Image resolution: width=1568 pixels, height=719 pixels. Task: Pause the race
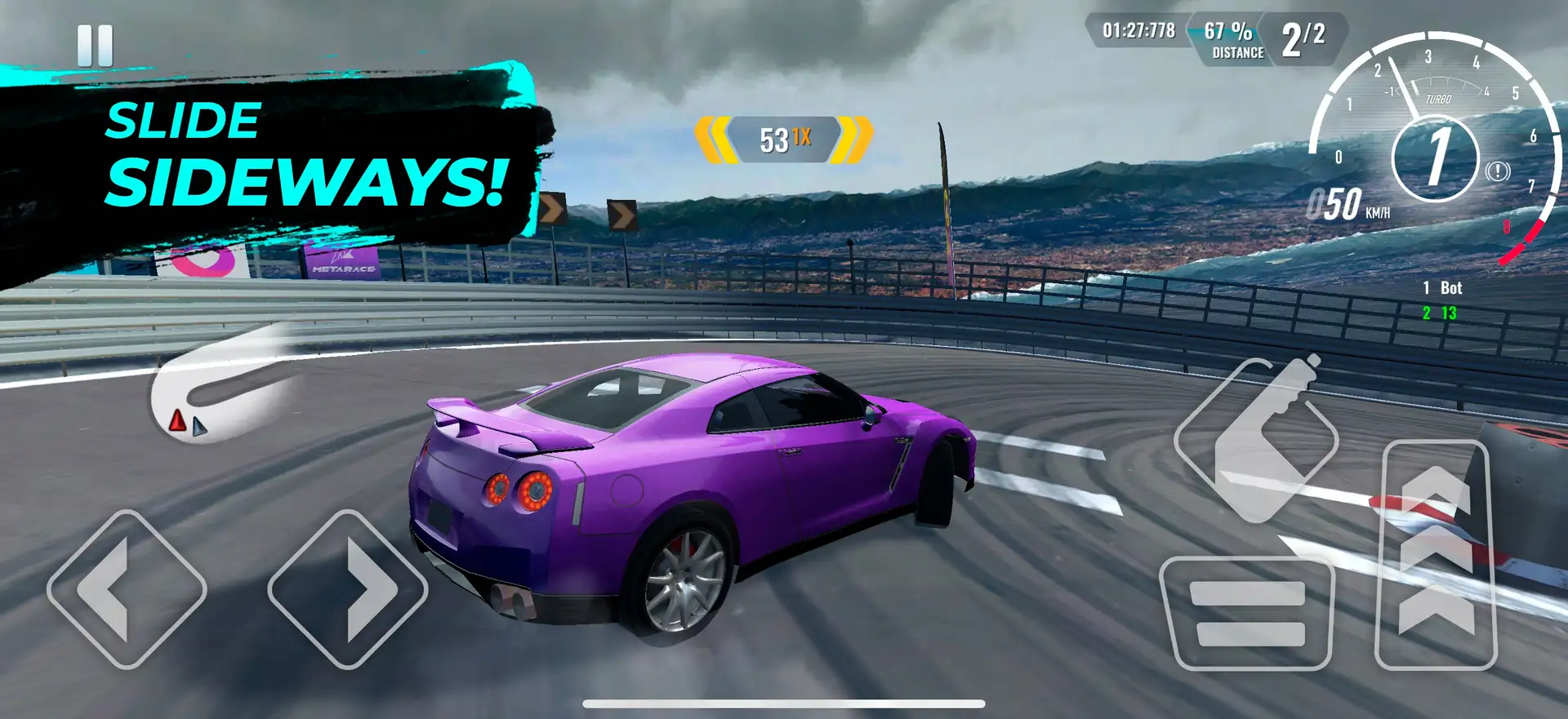tap(95, 46)
